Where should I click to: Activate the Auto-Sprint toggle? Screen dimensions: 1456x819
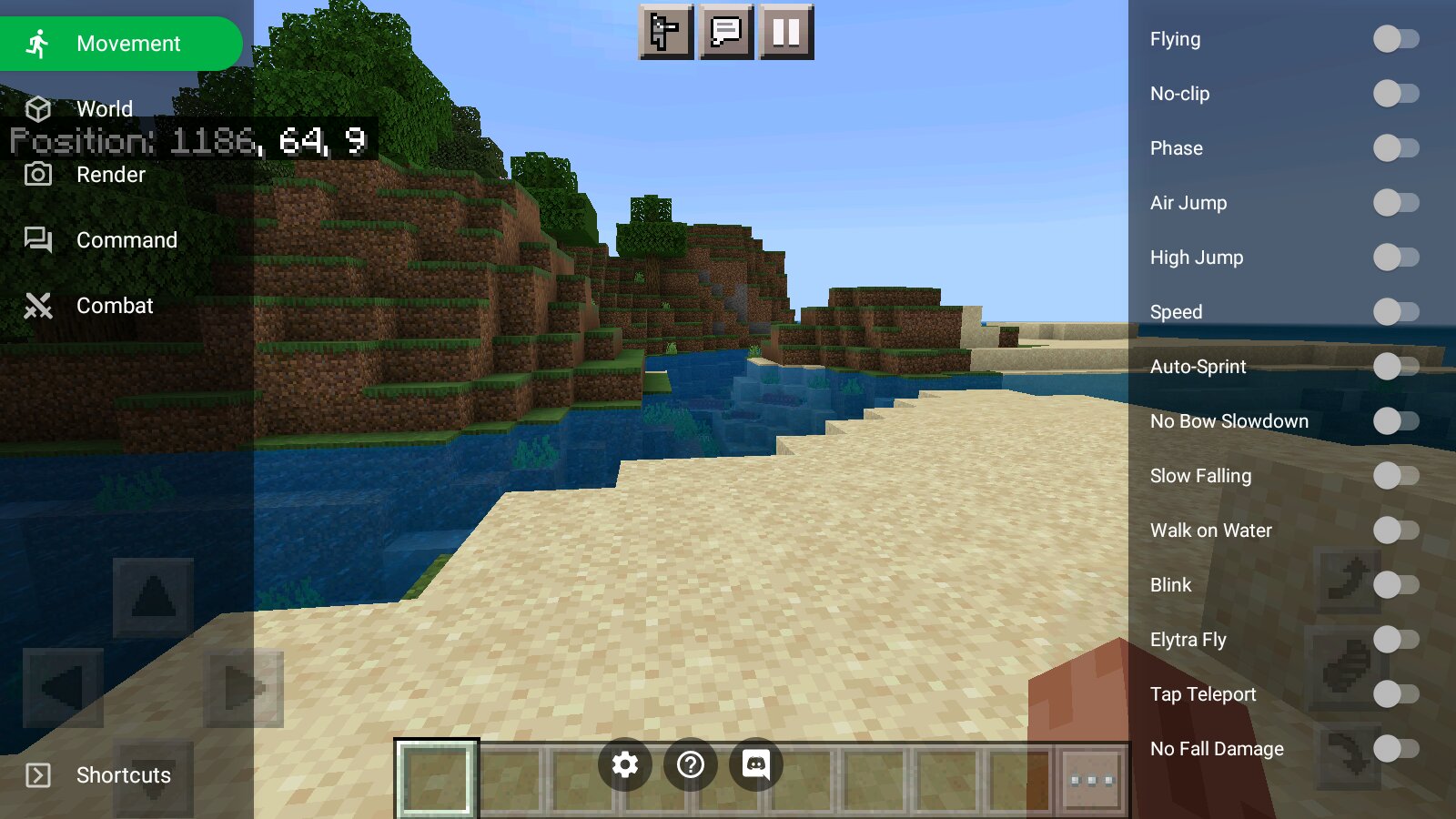(x=1395, y=367)
